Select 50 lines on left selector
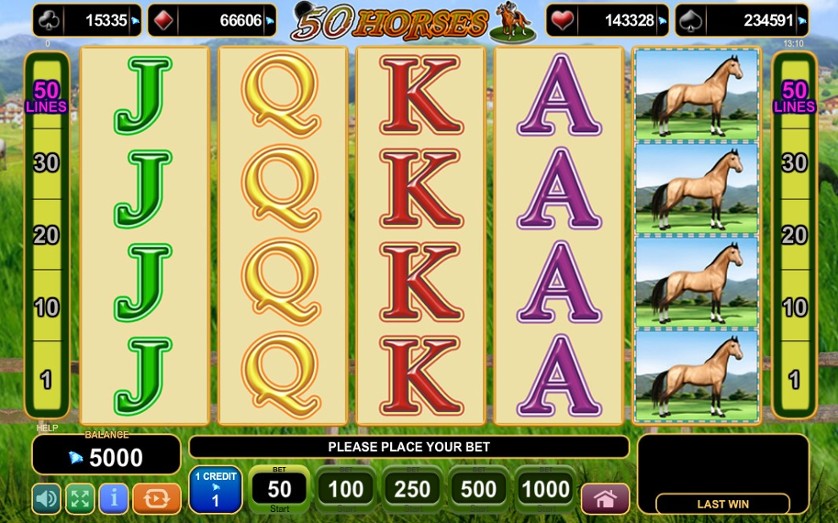838x523 pixels. [46, 96]
